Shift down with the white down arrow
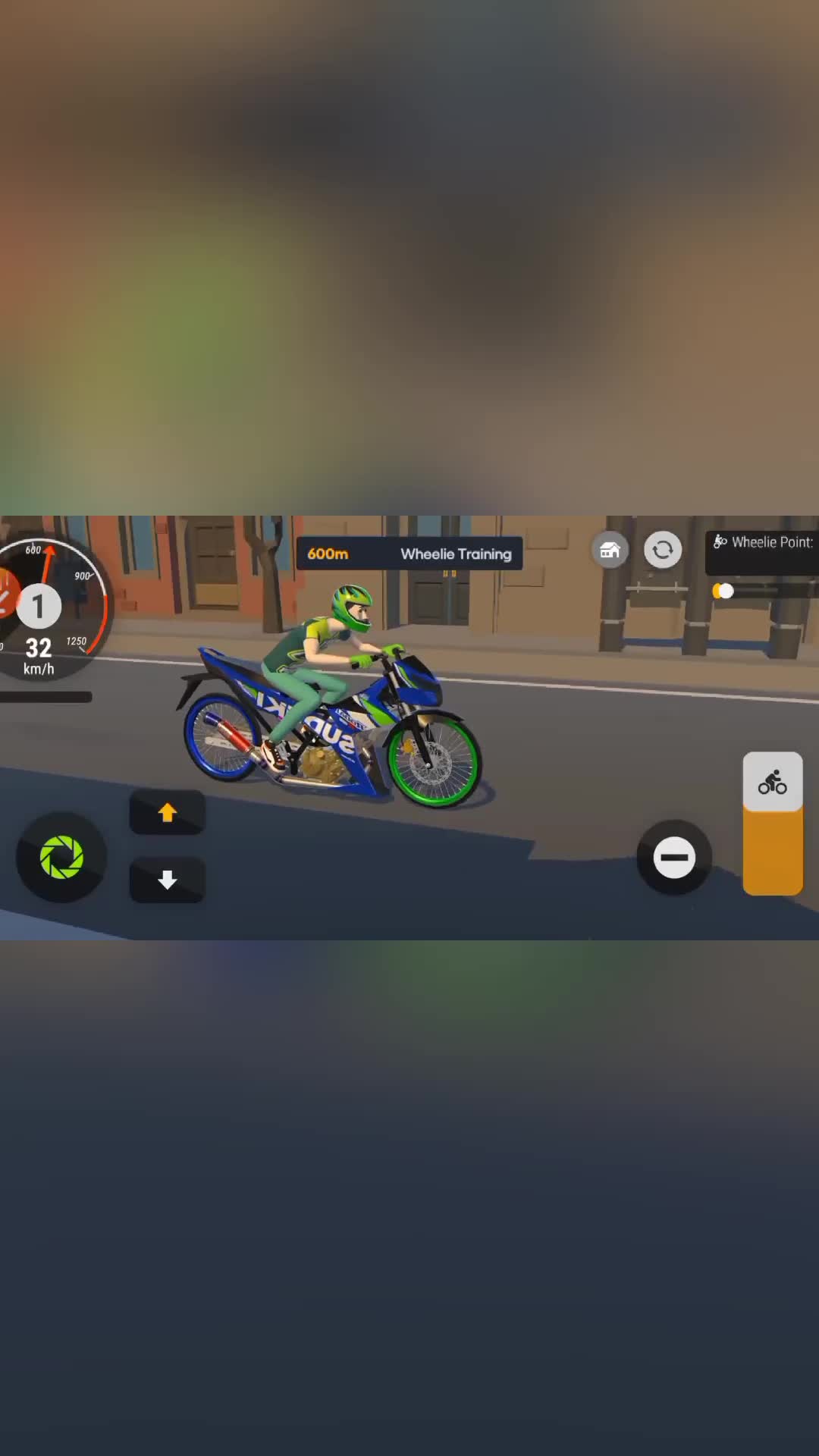819x1456 pixels. point(167,880)
